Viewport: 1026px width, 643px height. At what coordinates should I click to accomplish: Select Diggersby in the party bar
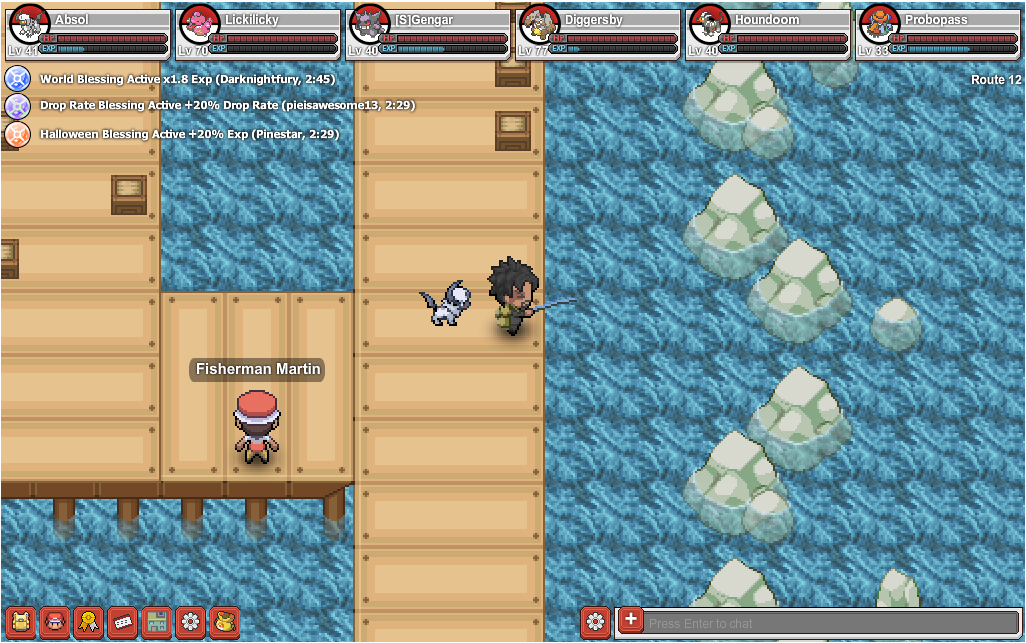tap(597, 34)
